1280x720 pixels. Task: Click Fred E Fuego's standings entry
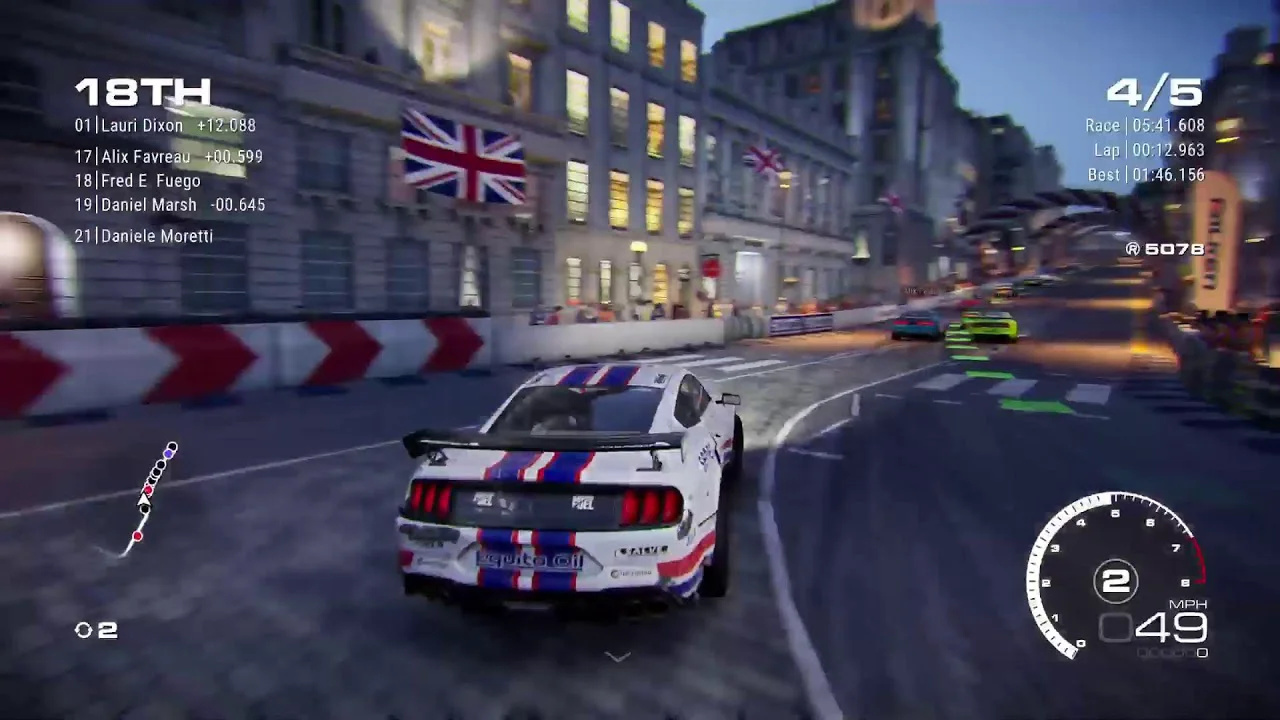click(138, 181)
